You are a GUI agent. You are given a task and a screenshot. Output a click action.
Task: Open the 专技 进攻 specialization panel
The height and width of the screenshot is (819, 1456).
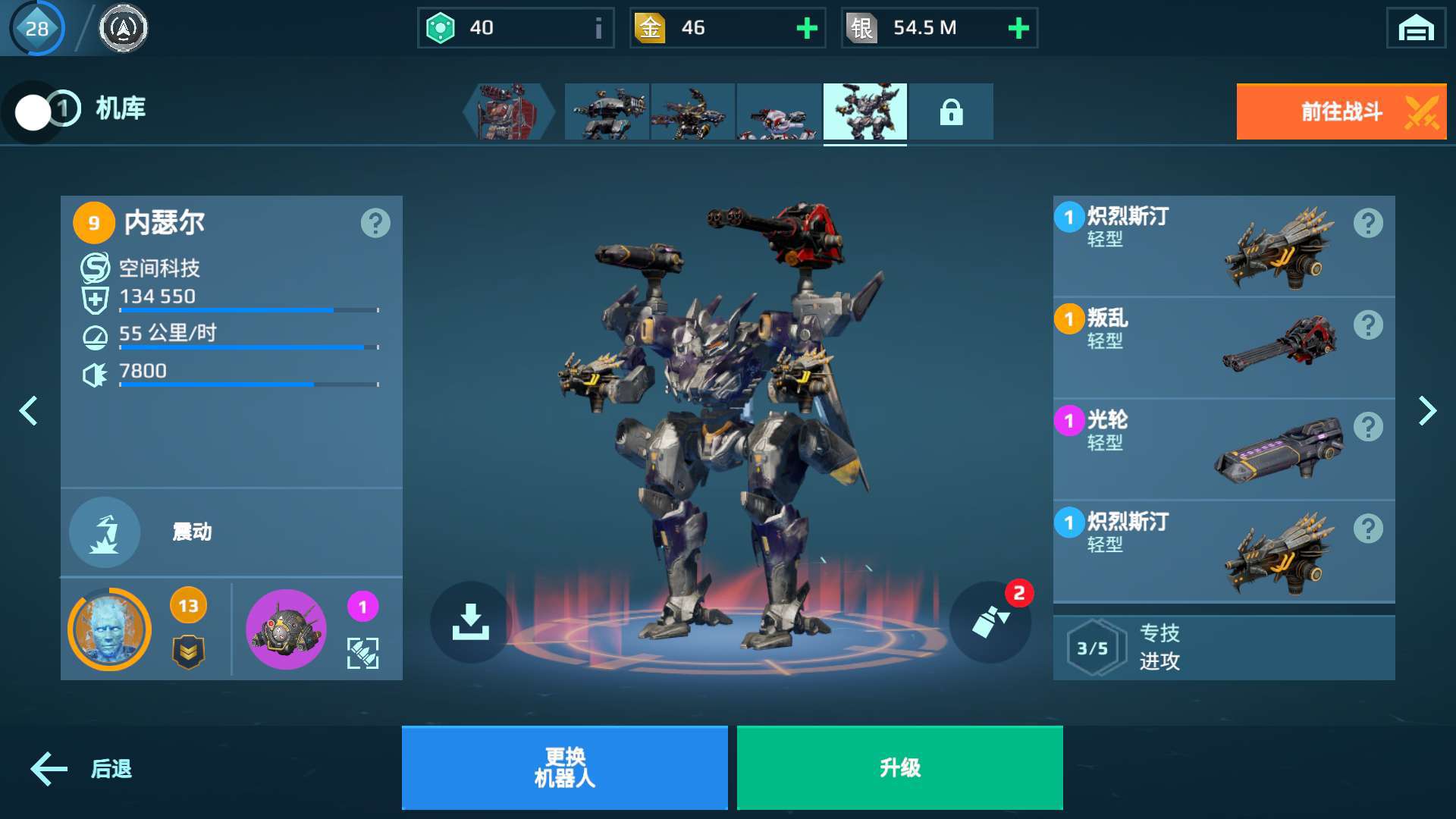(x=1222, y=648)
